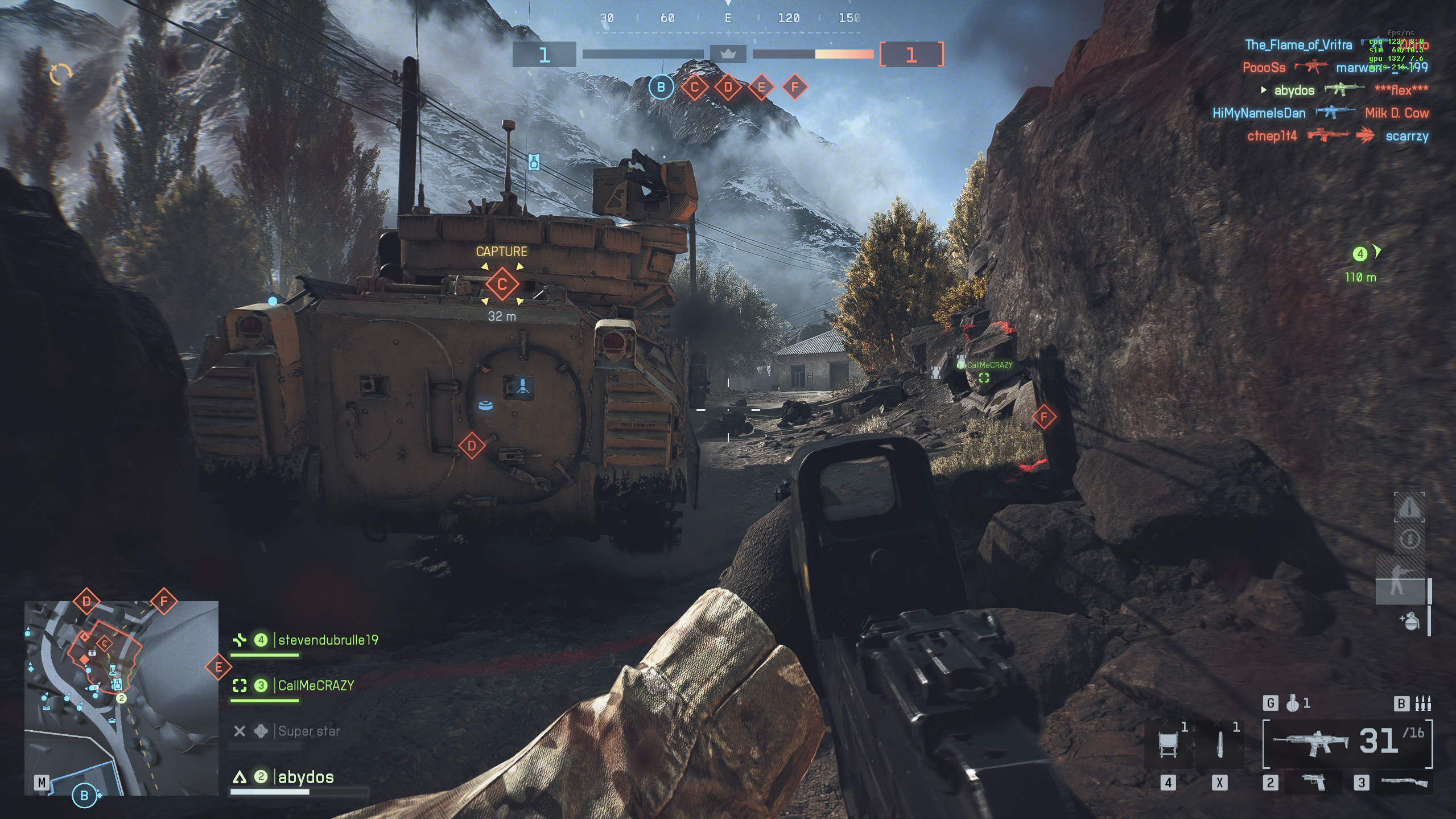Select the green squad ping marker at 110 m
The width and height of the screenshot is (1456, 819).
click(x=1360, y=254)
